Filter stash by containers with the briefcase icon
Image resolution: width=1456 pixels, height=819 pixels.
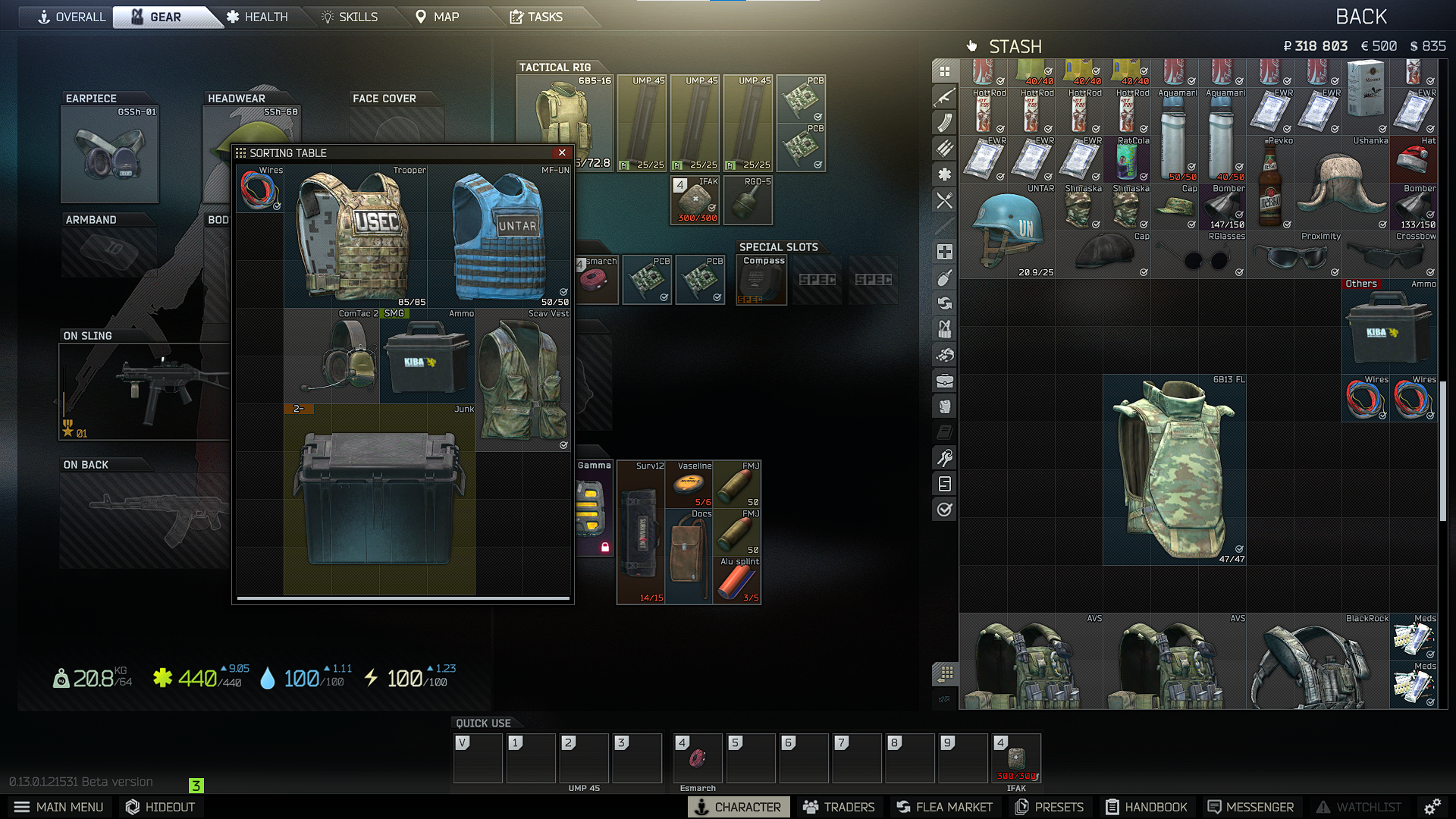pos(944,380)
